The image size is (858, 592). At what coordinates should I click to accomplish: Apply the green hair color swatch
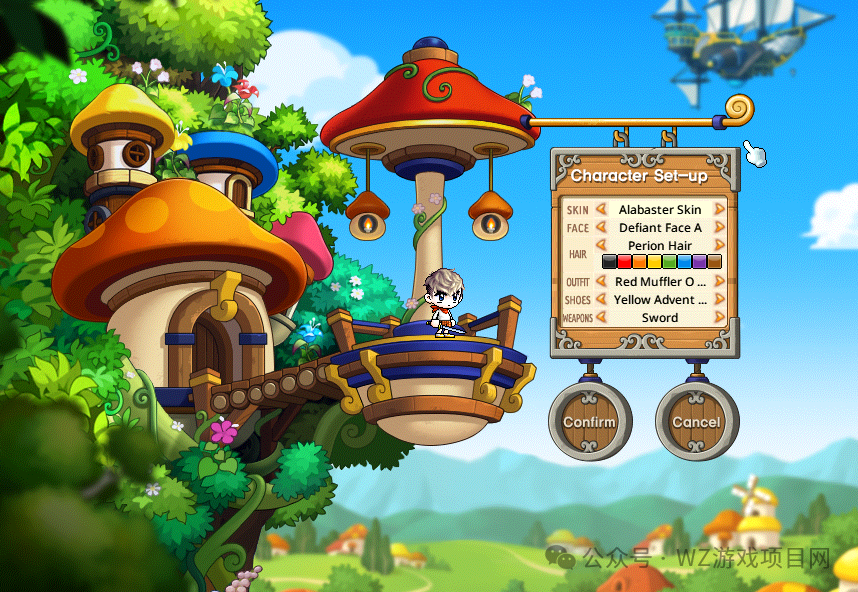(x=669, y=262)
